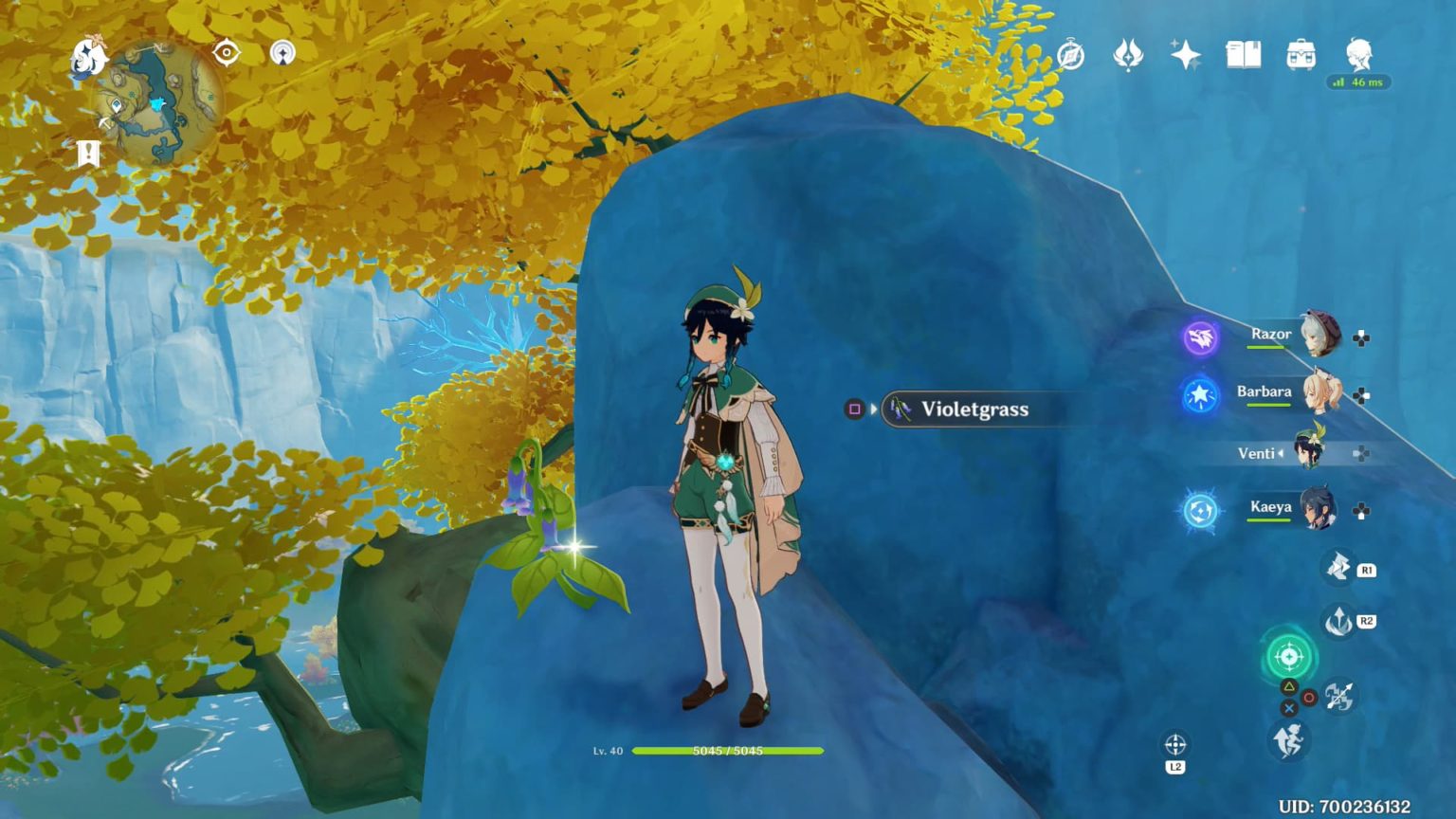Activate Barbara's blue burst icon
The height and width of the screenshot is (819, 1456).
[1198, 397]
